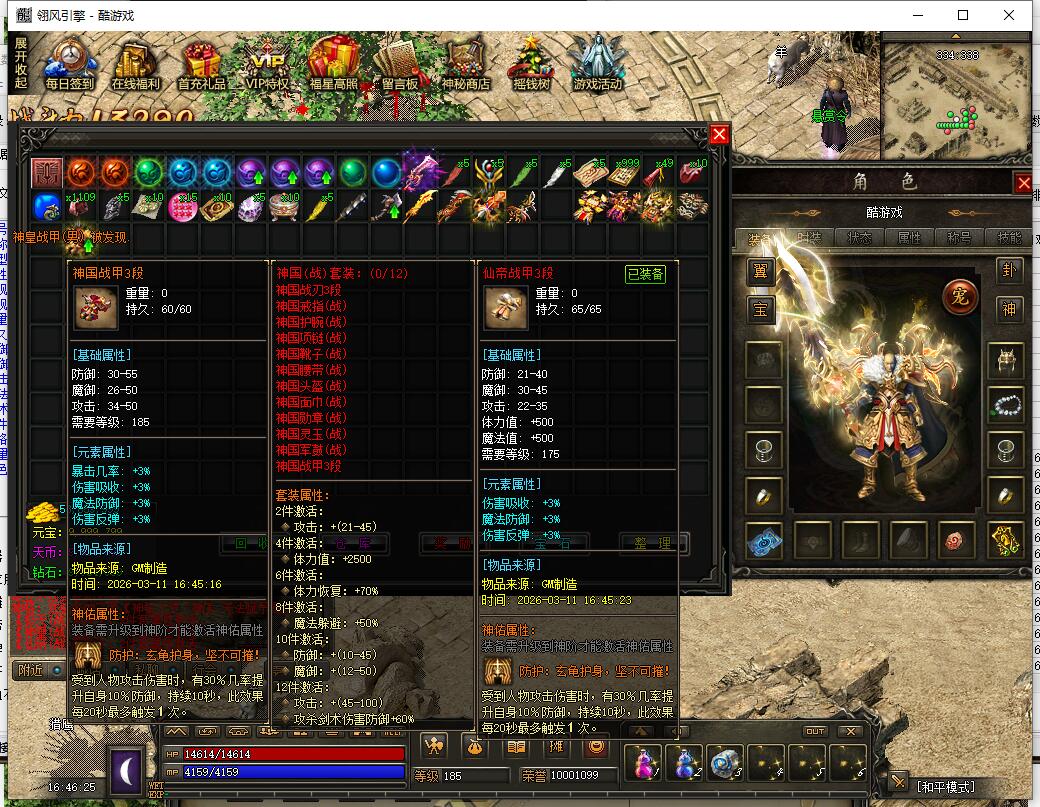Screen dimensions: 1040x807
Task: Toggle the 展开收起 expand/collapse menu bar
Action: coord(21,63)
